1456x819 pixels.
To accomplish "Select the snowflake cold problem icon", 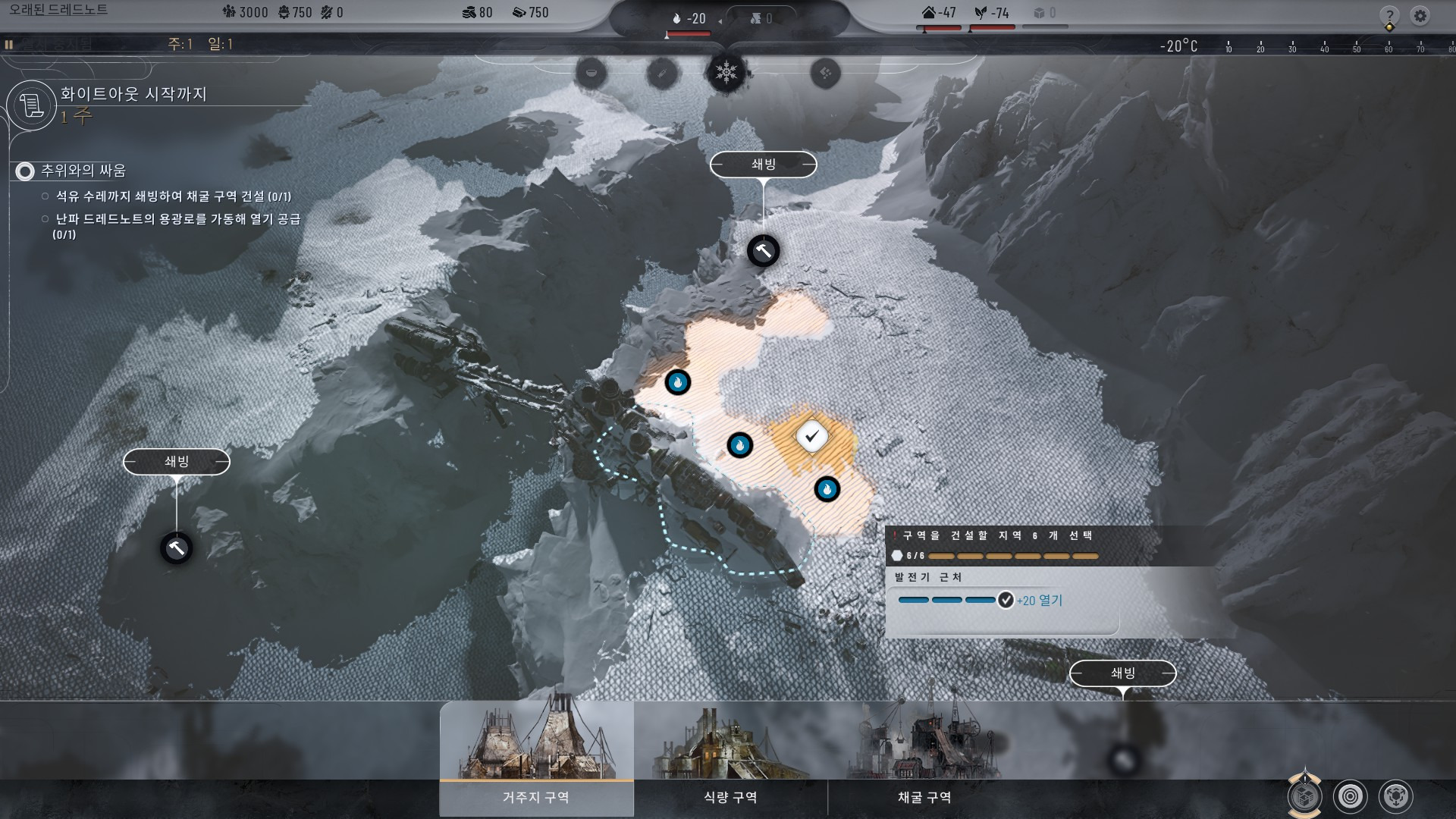I will click(726, 73).
